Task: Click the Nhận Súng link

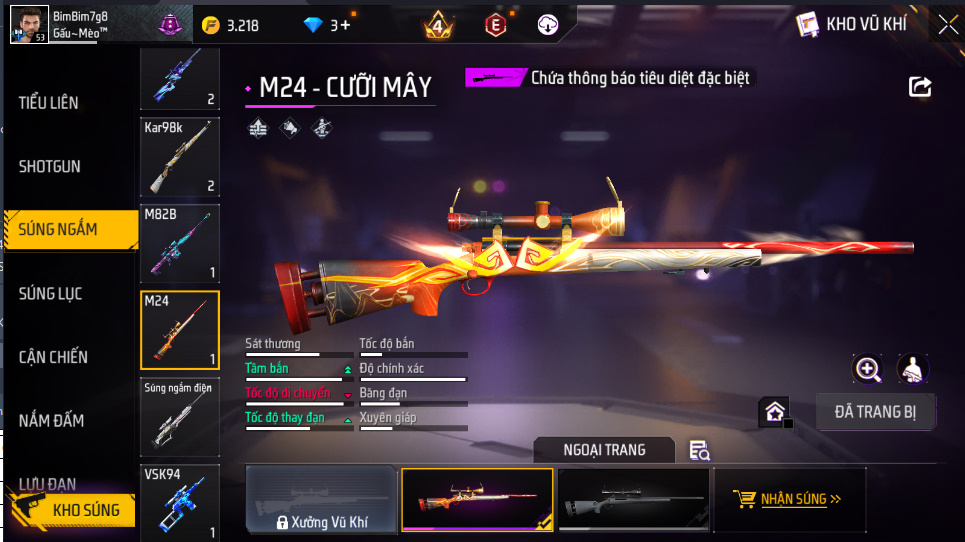Action: click(788, 499)
